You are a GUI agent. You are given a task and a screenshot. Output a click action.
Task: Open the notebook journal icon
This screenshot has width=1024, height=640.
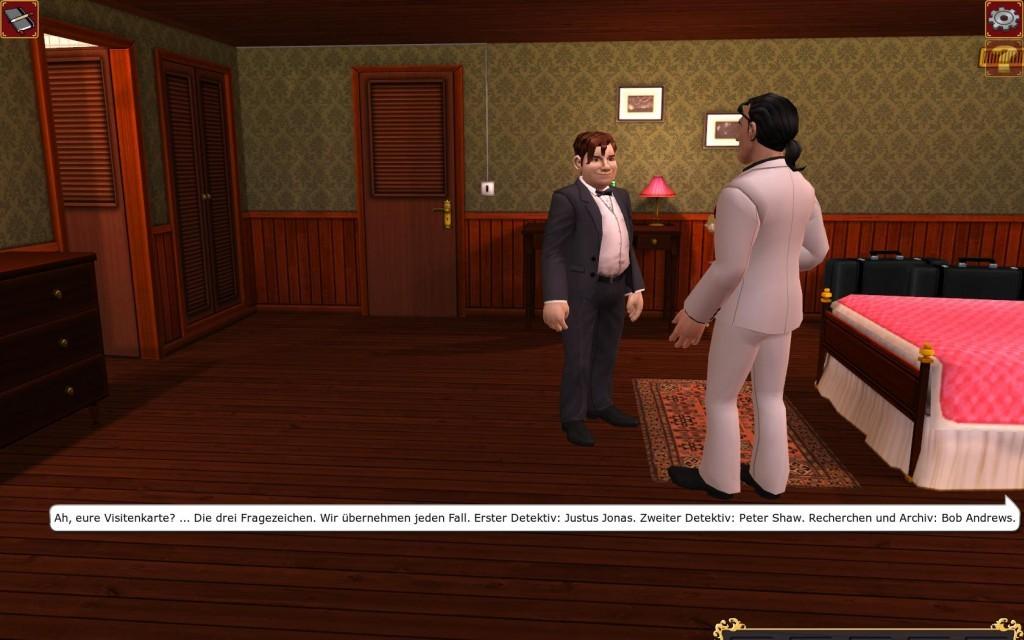[18, 18]
